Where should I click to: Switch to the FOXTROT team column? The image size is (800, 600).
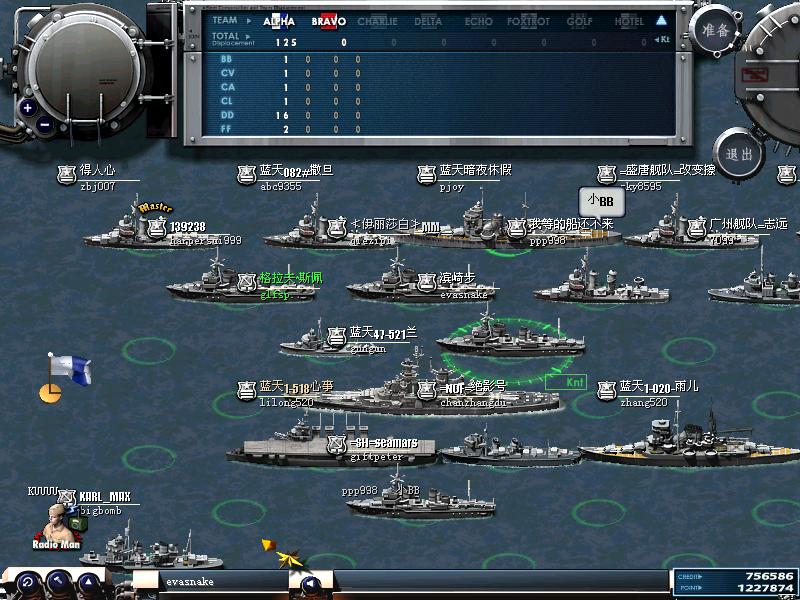point(528,21)
